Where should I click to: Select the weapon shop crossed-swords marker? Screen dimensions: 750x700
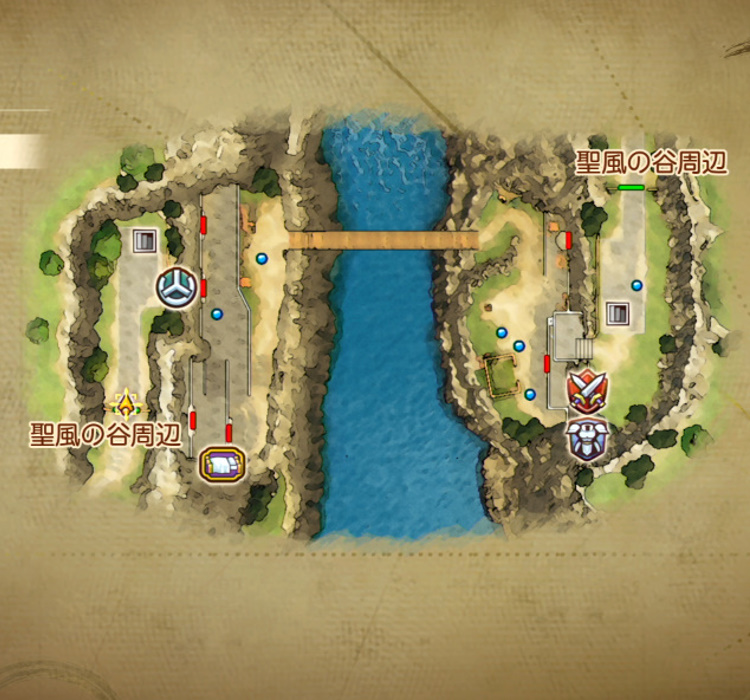(586, 389)
